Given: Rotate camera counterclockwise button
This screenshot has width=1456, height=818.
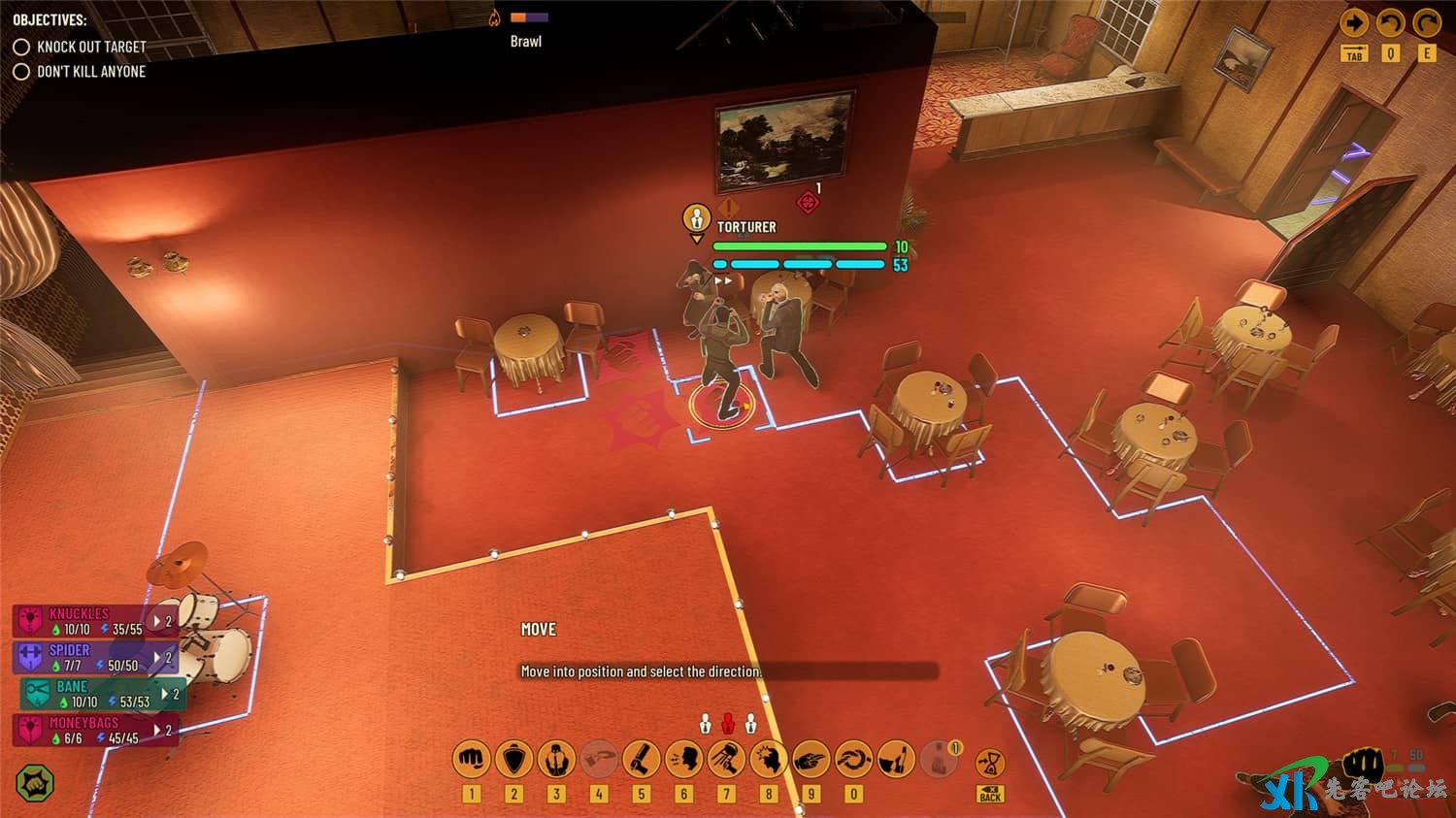Looking at the screenshot, I should [x=1390, y=23].
